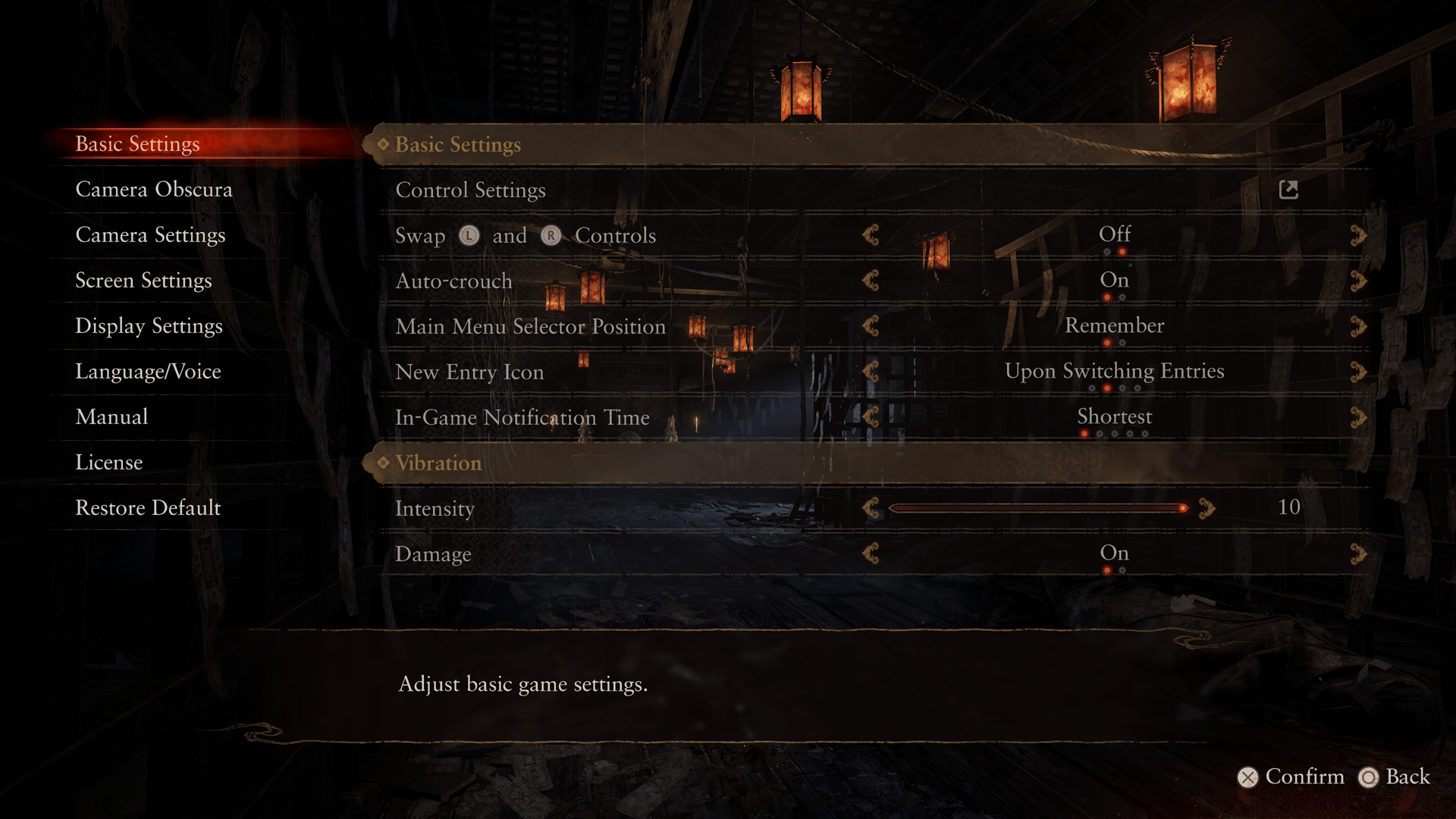This screenshot has width=1456, height=819.
Task: Click right arrow for Swap L and R Controls
Action: [x=1357, y=235]
